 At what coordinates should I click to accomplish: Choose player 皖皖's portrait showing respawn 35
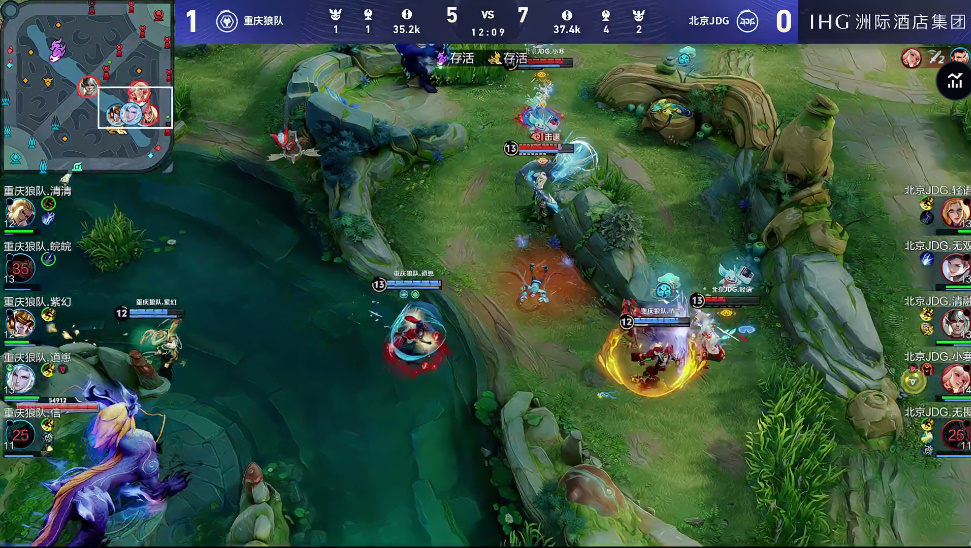click(x=21, y=267)
